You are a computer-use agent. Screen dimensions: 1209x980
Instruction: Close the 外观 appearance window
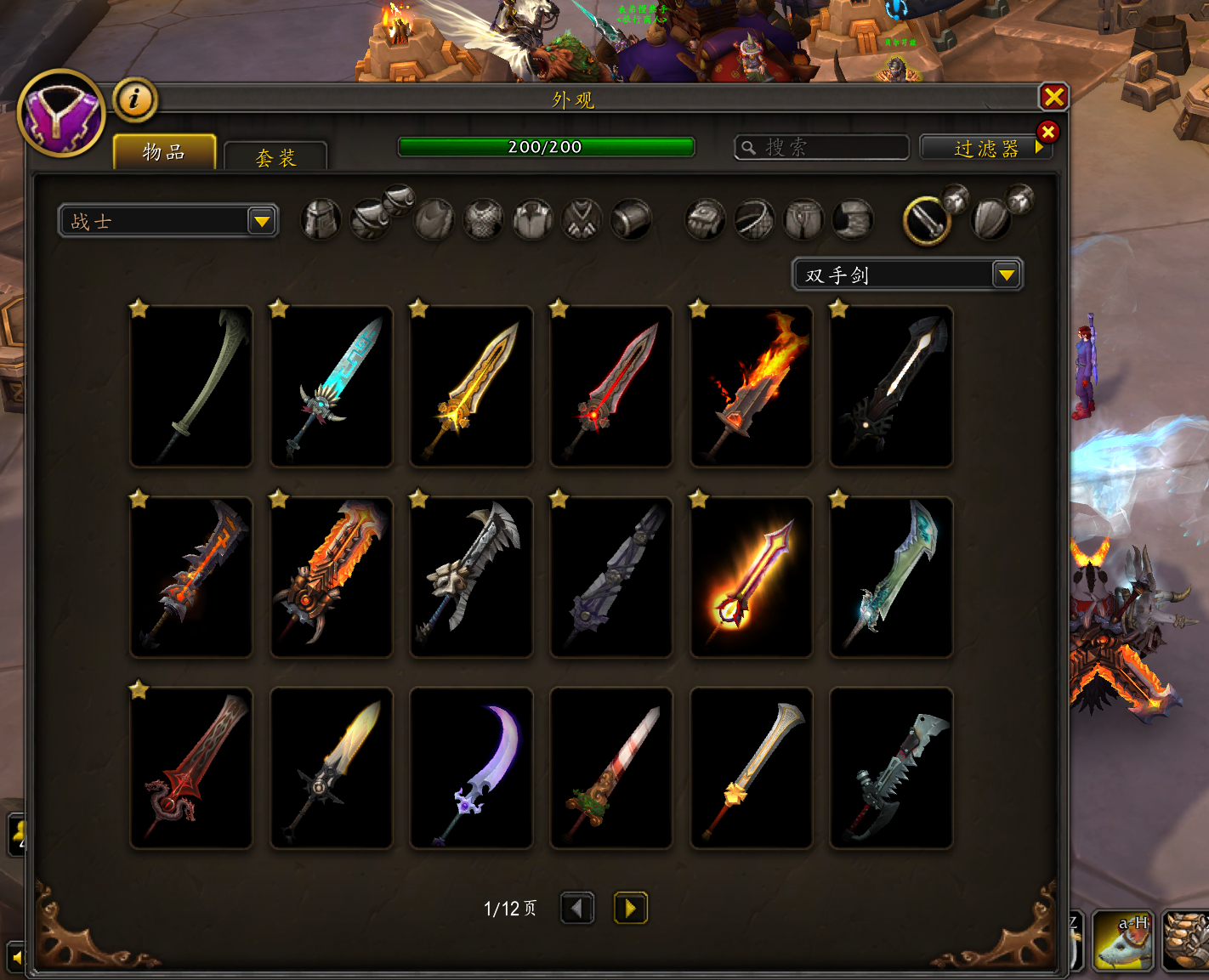coord(1053,97)
